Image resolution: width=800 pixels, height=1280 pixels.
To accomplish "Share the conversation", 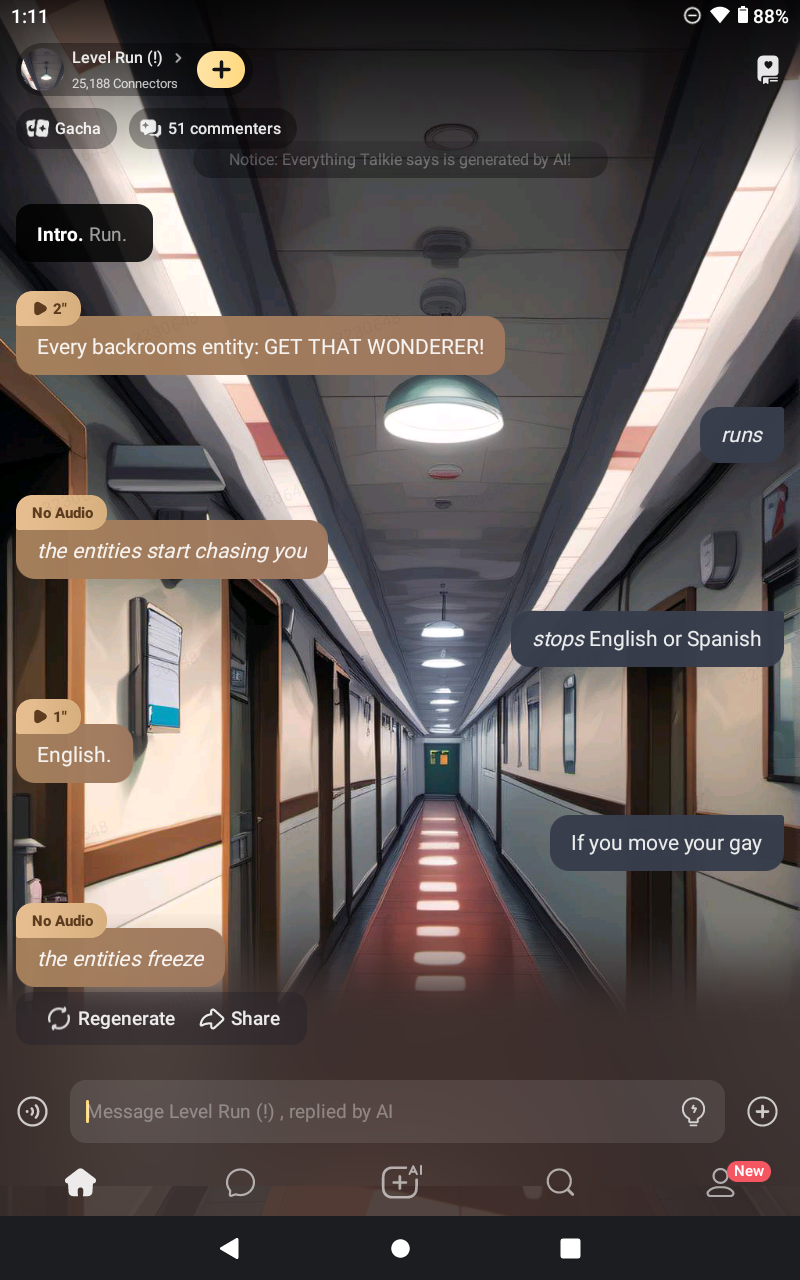I will coord(240,1019).
